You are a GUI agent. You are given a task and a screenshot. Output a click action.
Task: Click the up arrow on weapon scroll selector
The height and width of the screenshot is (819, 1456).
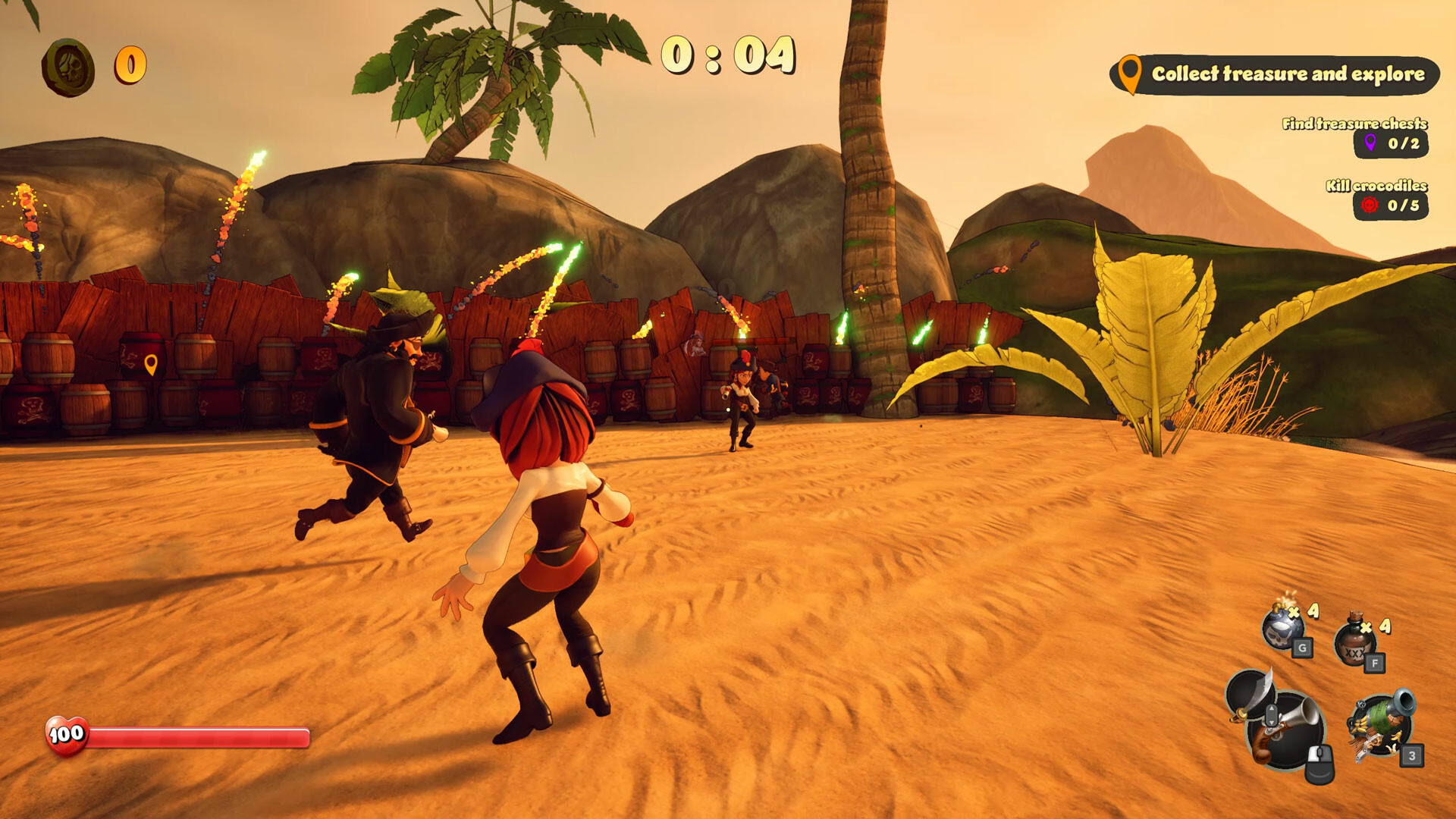[x=1272, y=708]
